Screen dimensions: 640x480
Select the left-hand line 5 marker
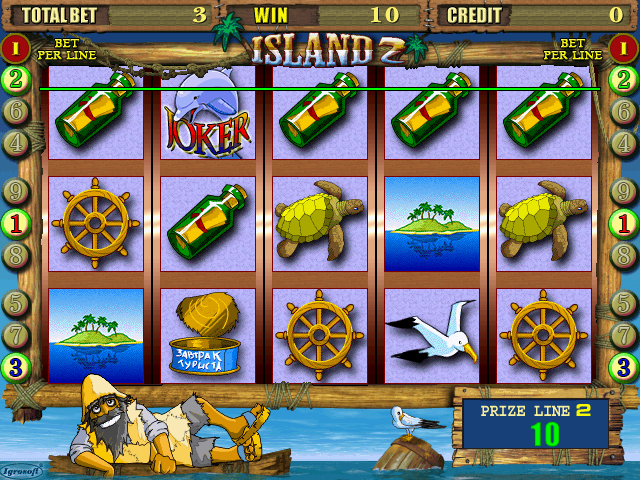[x=15, y=301]
